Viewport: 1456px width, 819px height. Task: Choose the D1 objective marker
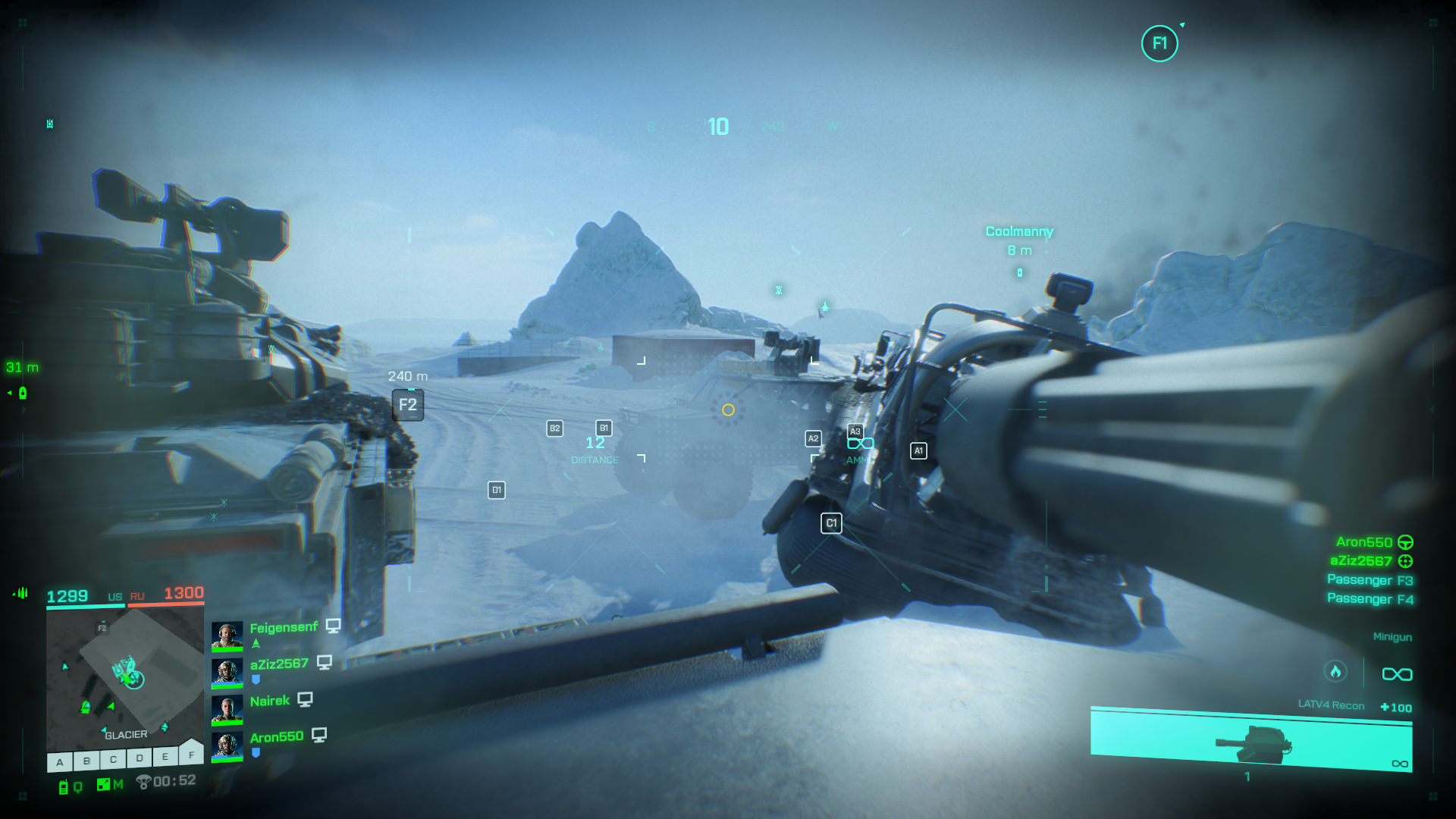pos(497,490)
